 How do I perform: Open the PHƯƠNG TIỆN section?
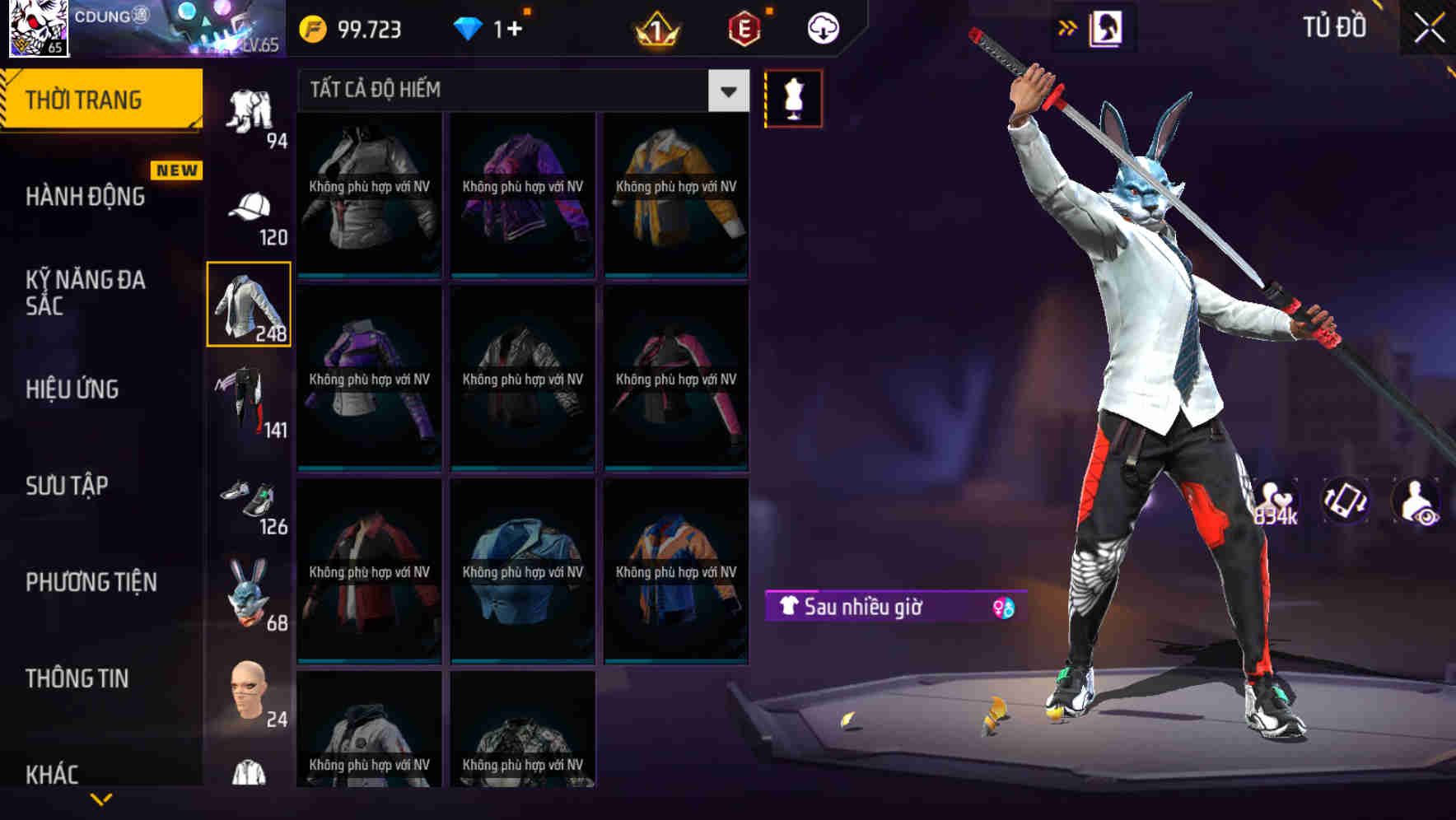[91, 582]
